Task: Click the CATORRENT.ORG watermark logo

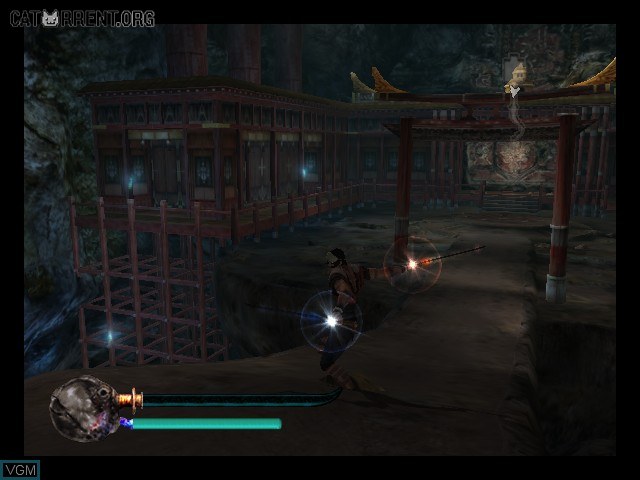Action: pos(79,17)
